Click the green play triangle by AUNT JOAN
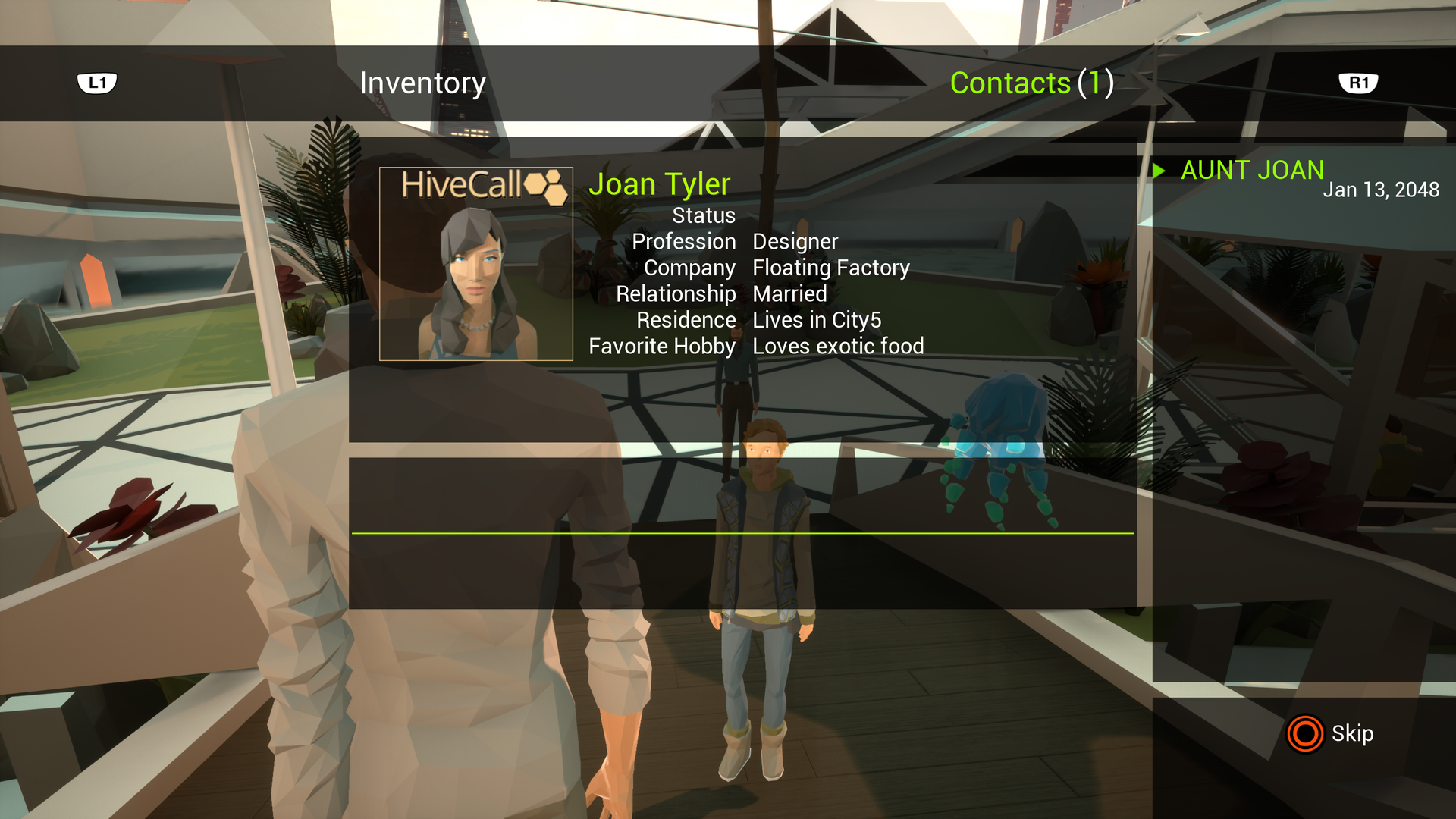Image resolution: width=1456 pixels, height=819 pixels. 1159,171
